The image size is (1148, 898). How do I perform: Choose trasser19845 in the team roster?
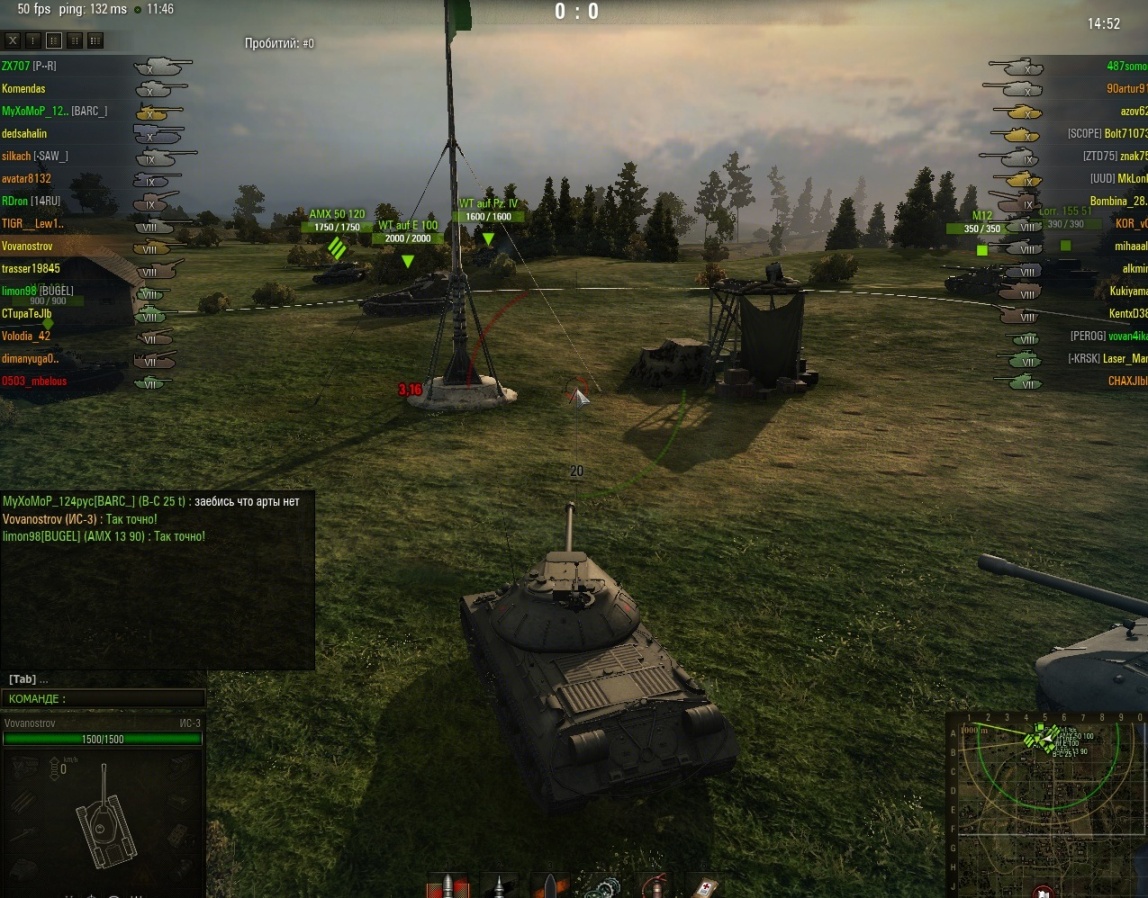(x=30, y=269)
